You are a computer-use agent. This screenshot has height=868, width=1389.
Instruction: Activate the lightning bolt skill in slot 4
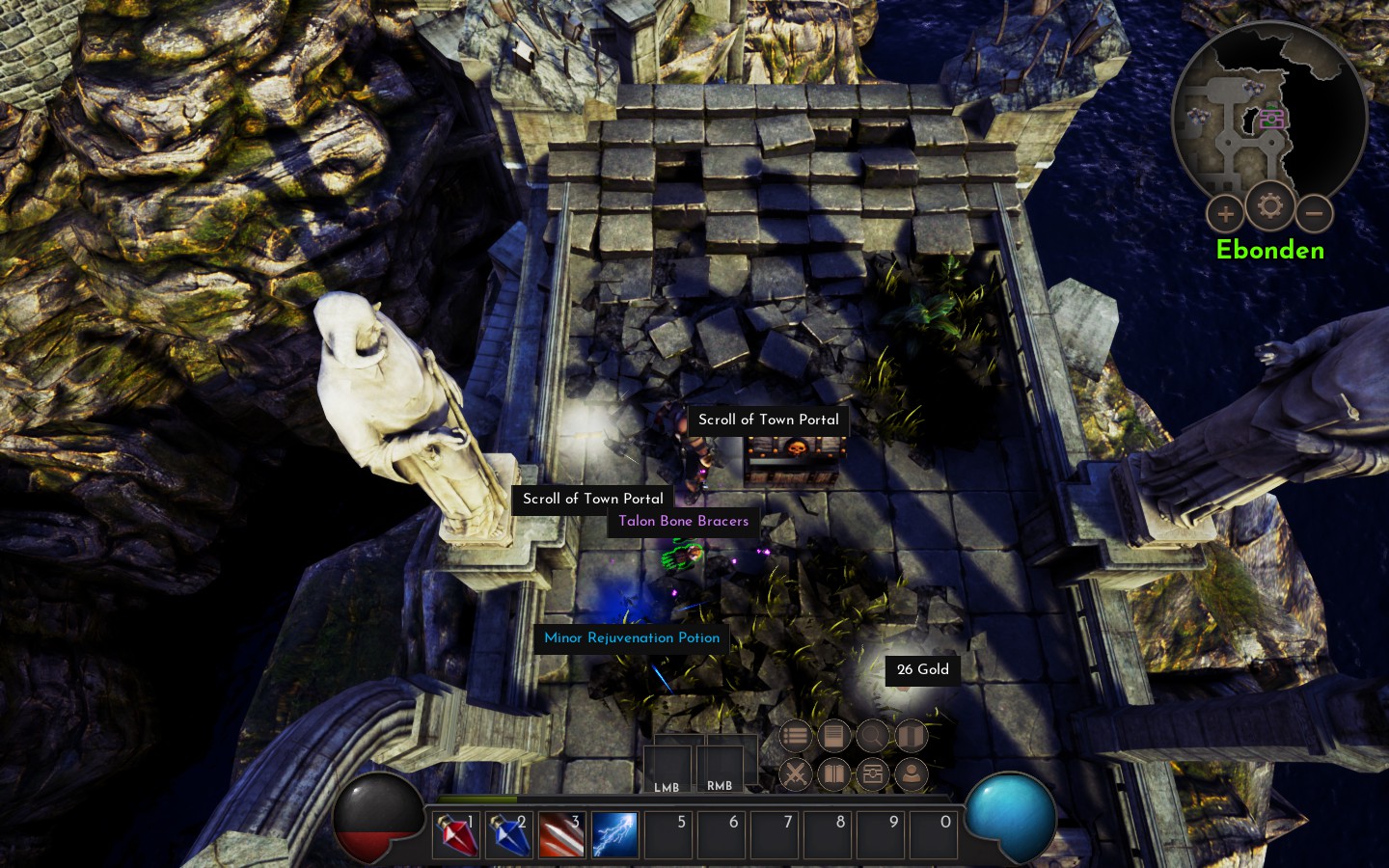pyautogui.click(x=614, y=834)
